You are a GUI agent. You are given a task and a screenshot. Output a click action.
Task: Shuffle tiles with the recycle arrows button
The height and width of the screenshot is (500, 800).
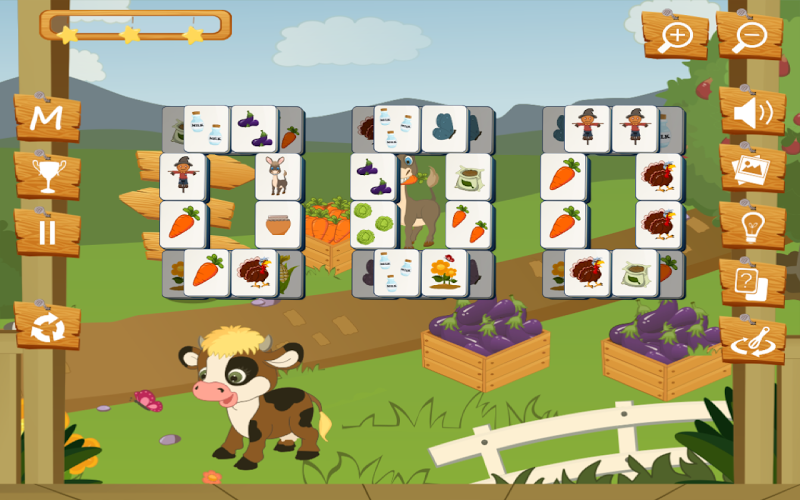pyautogui.click(x=47, y=326)
